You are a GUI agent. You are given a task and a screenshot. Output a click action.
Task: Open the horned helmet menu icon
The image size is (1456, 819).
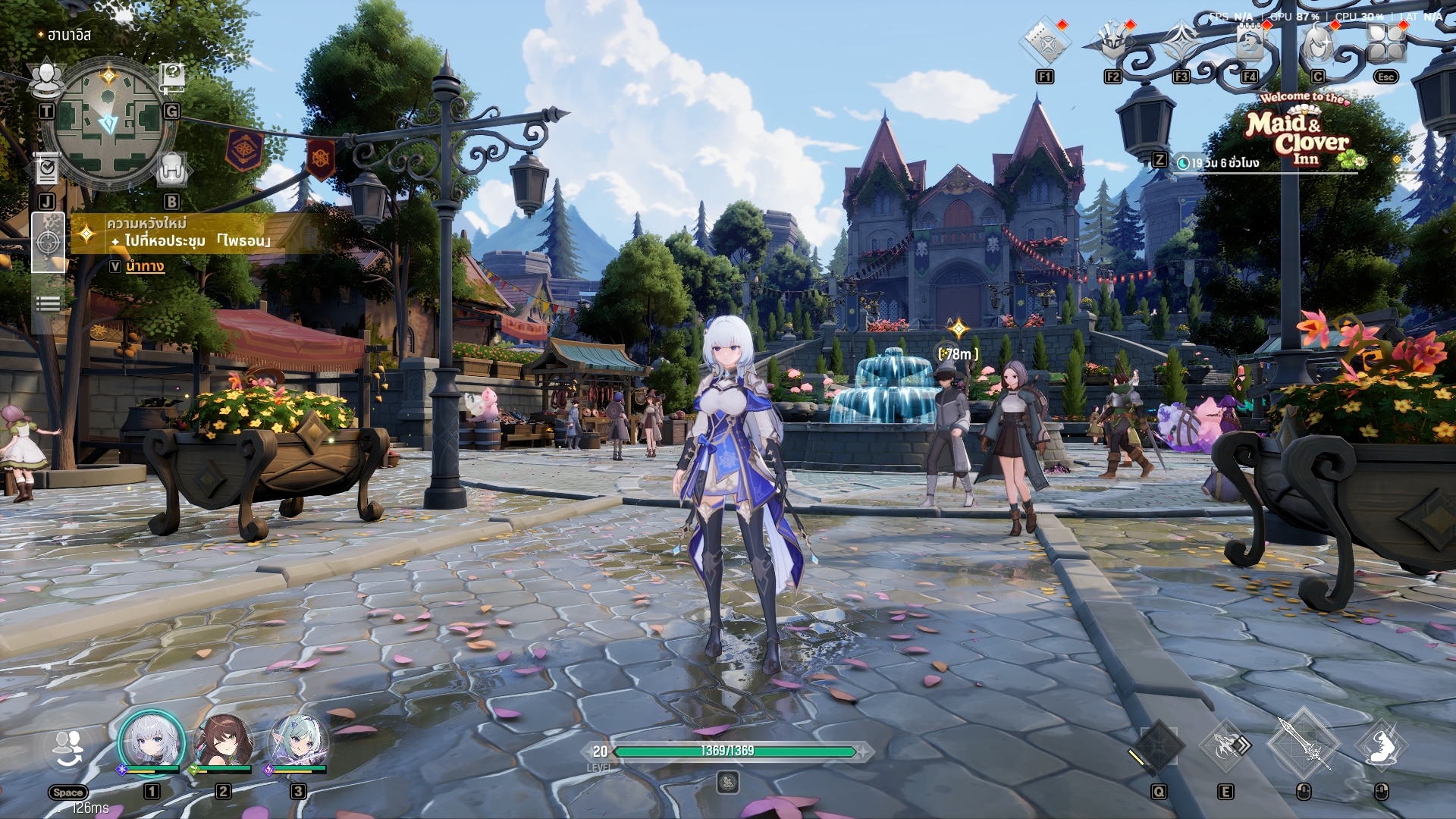point(1112,44)
